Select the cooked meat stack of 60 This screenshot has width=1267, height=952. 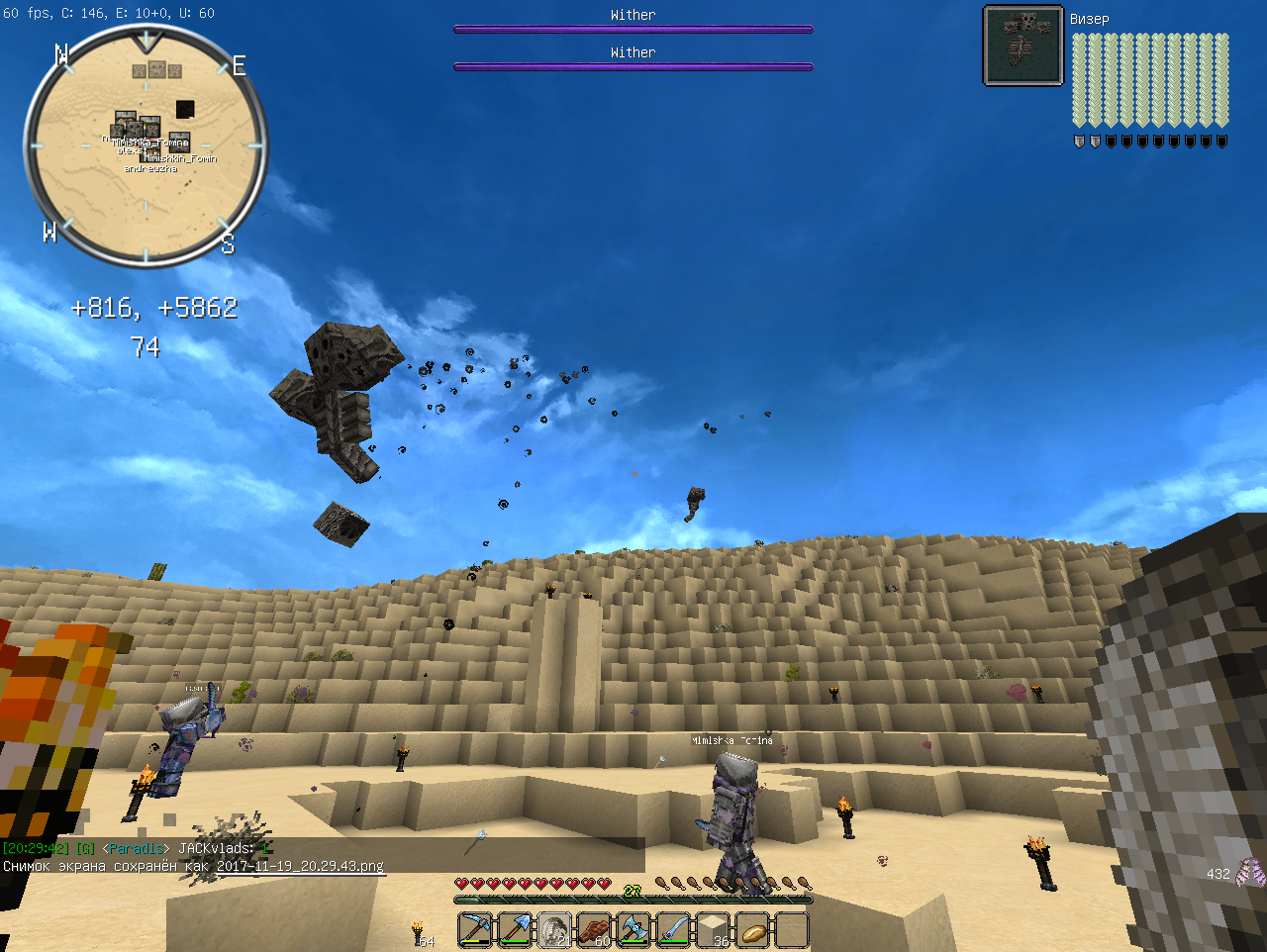click(x=594, y=930)
